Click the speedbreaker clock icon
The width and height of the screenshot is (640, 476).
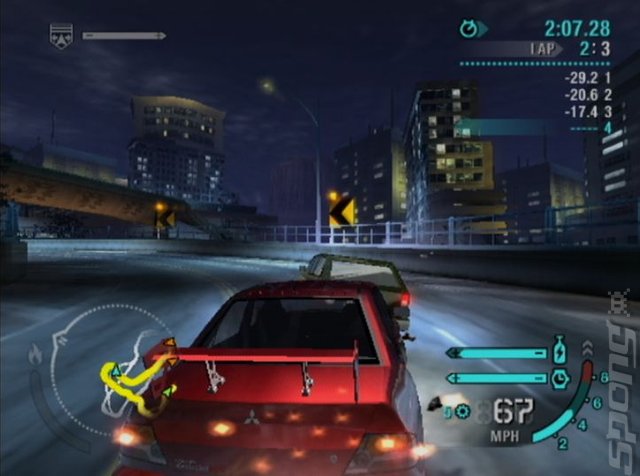[x=557, y=377]
